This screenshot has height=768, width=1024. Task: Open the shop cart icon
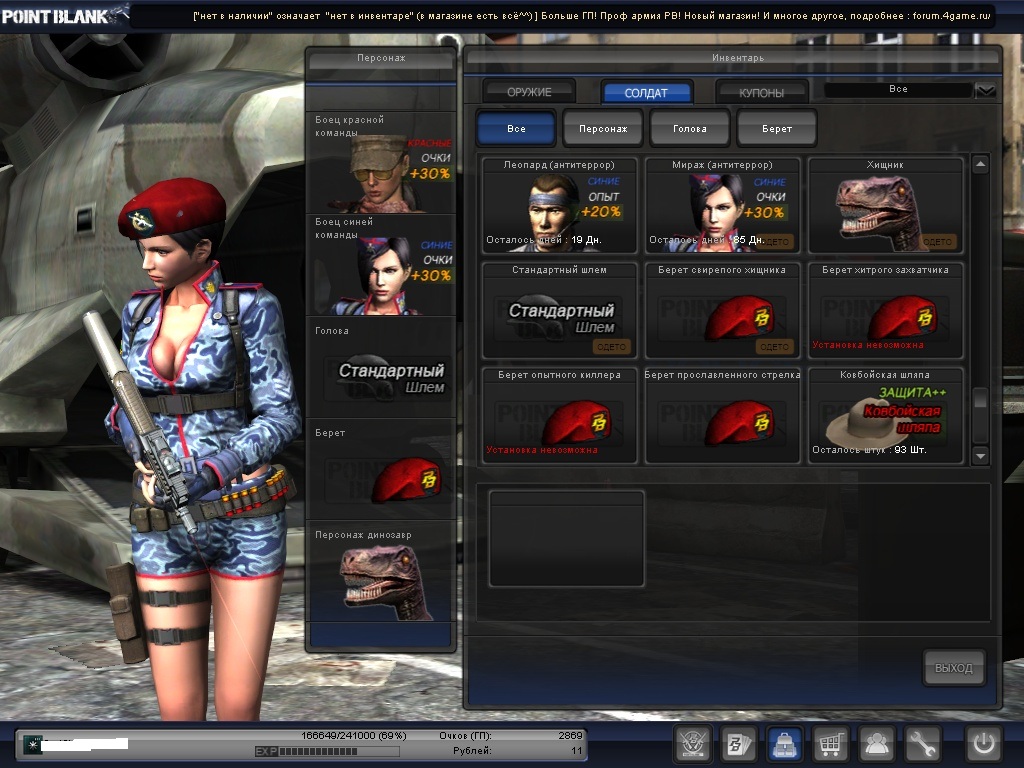(830, 744)
